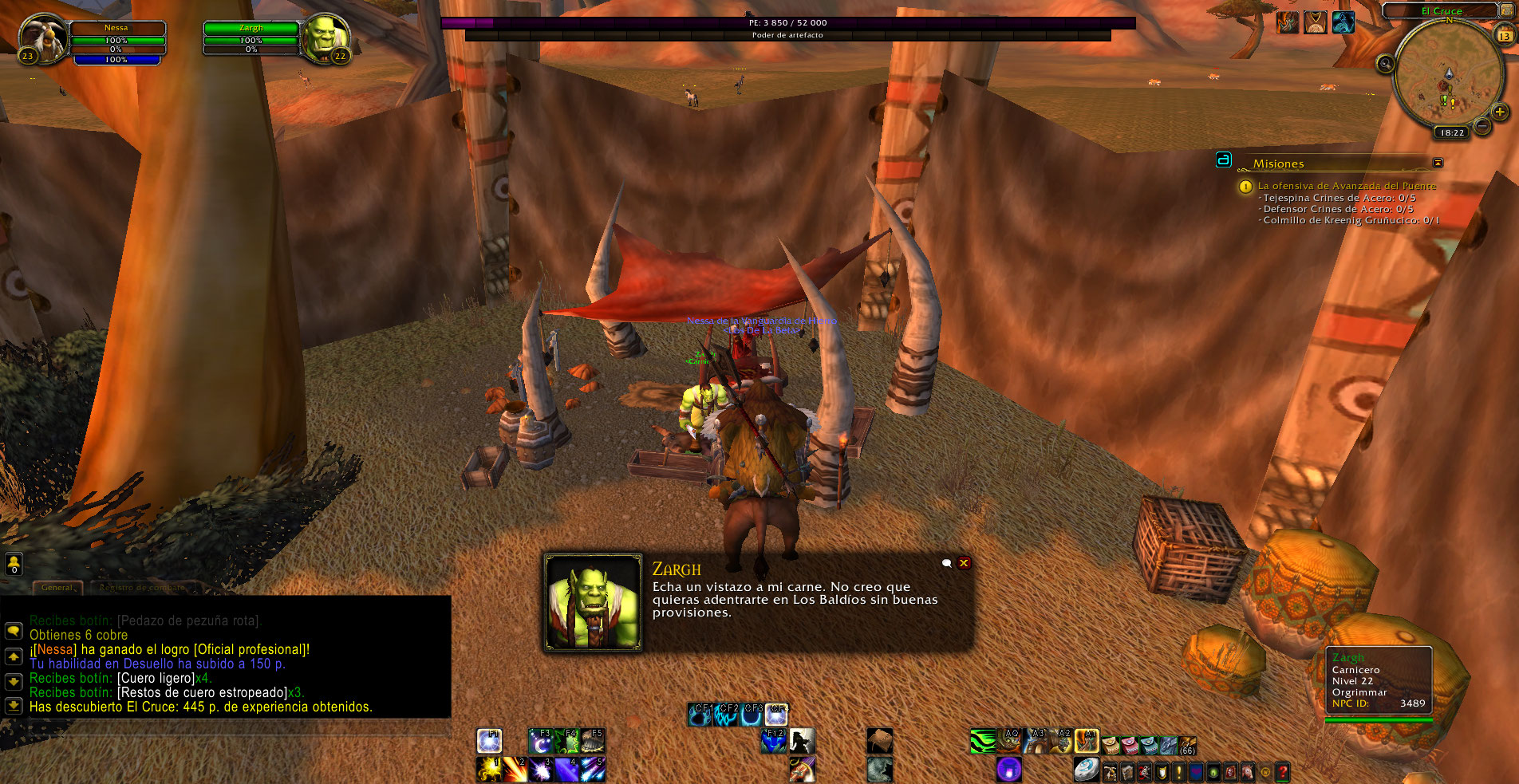
Task: Jump chat to the latest message
Action: click(14, 706)
